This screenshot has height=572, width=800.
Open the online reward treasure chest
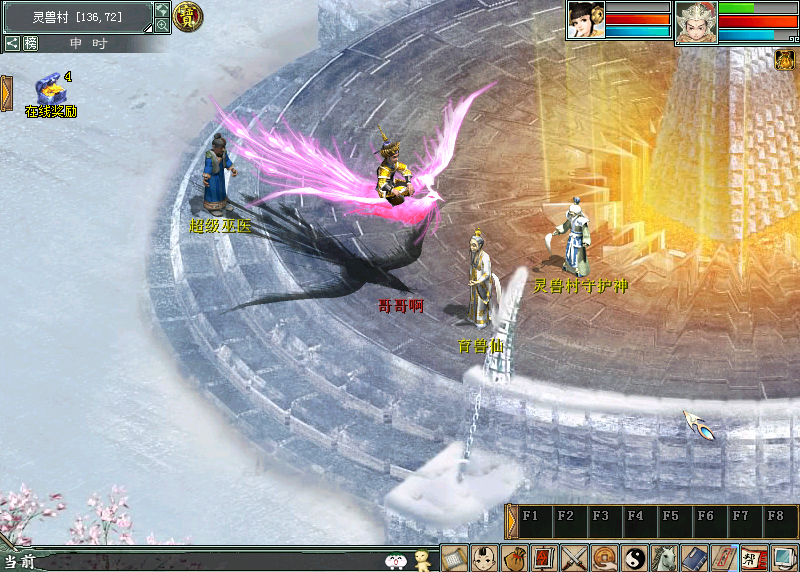48,90
